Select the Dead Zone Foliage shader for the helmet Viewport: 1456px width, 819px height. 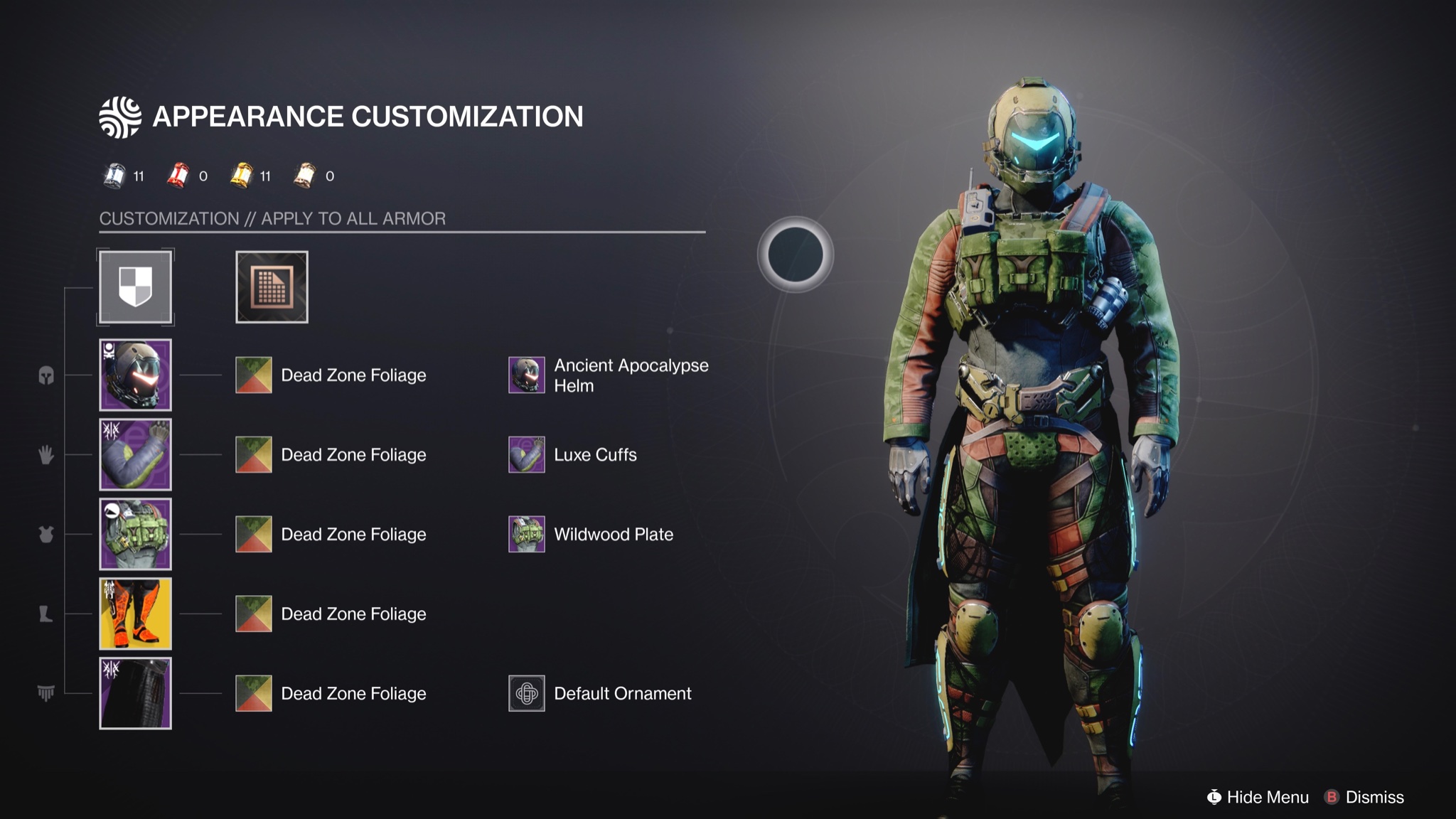coord(253,375)
